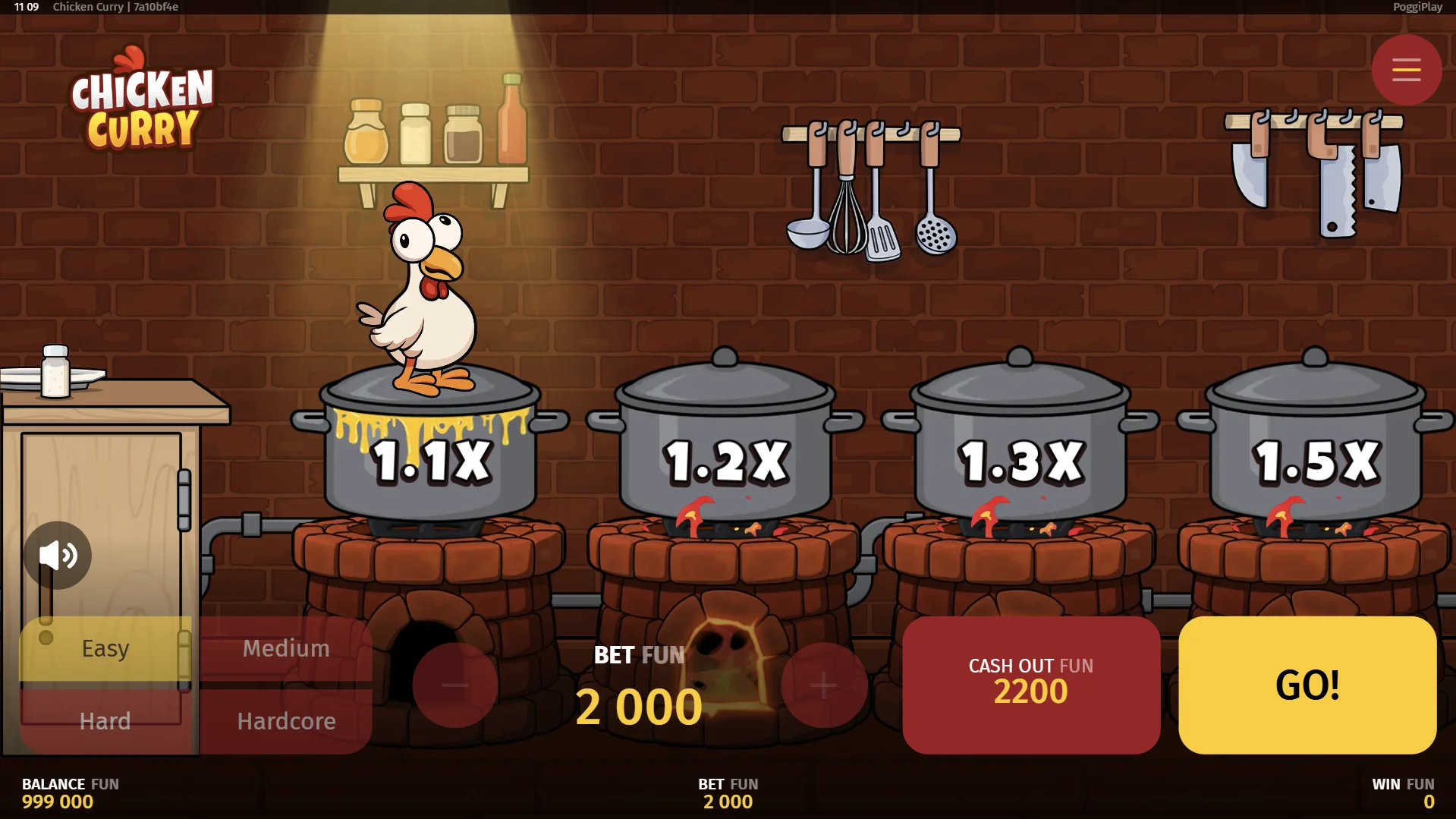Decrease the bet with the minus button
Viewport: 1456px width, 819px height.
[x=454, y=685]
